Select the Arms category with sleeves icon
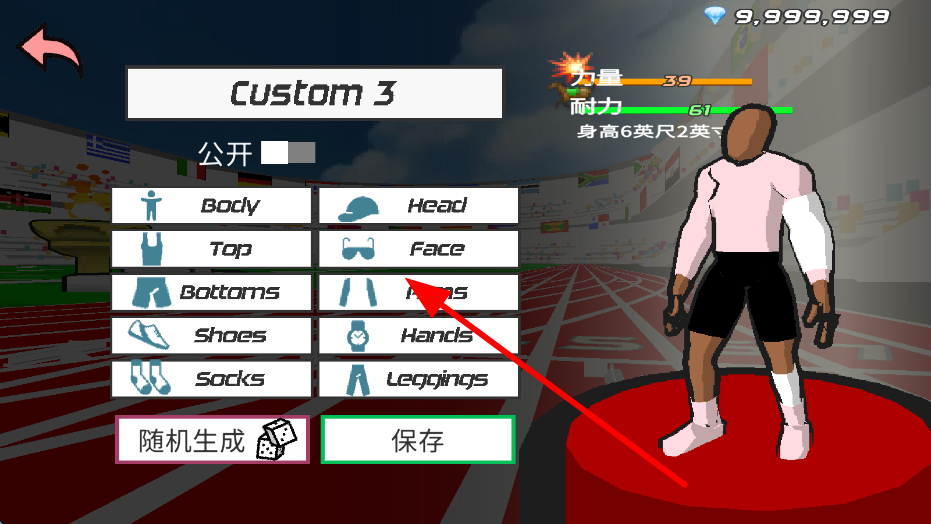This screenshot has width=931, height=524. click(x=419, y=293)
